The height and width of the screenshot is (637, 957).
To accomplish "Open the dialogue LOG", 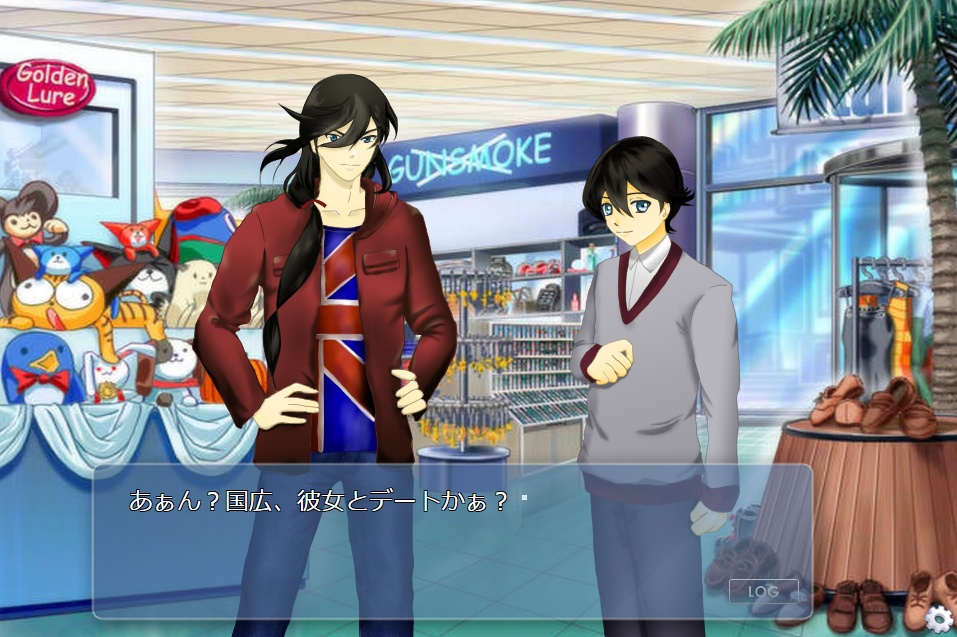I will (x=763, y=591).
